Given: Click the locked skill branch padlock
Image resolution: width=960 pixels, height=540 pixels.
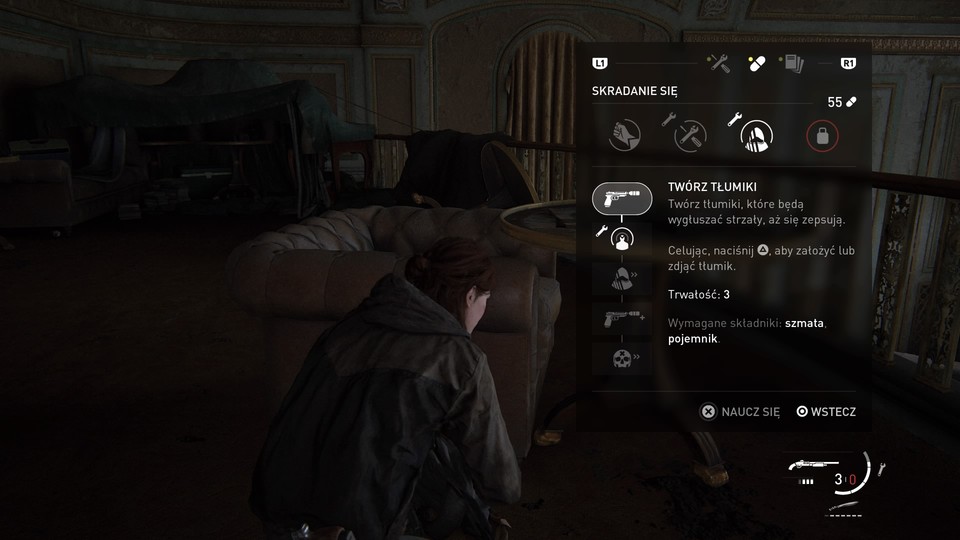Looking at the screenshot, I should [x=821, y=136].
